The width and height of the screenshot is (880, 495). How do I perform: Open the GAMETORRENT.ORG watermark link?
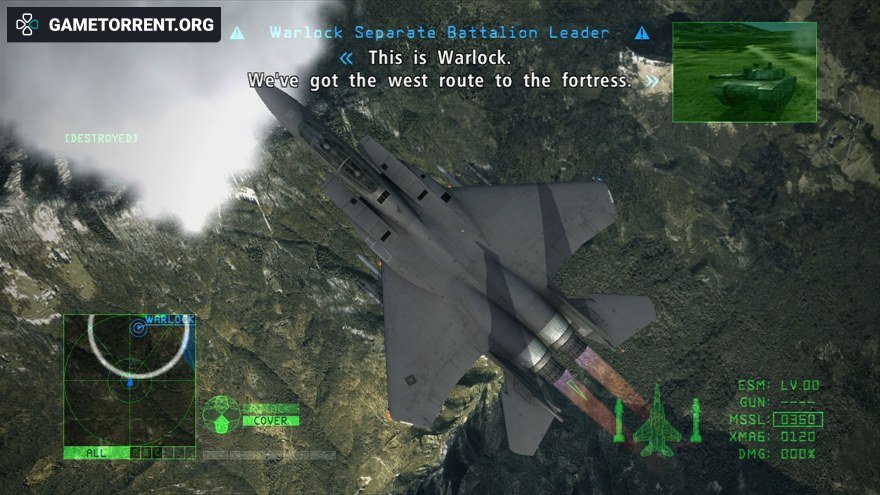pyautogui.click(x=114, y=25)
